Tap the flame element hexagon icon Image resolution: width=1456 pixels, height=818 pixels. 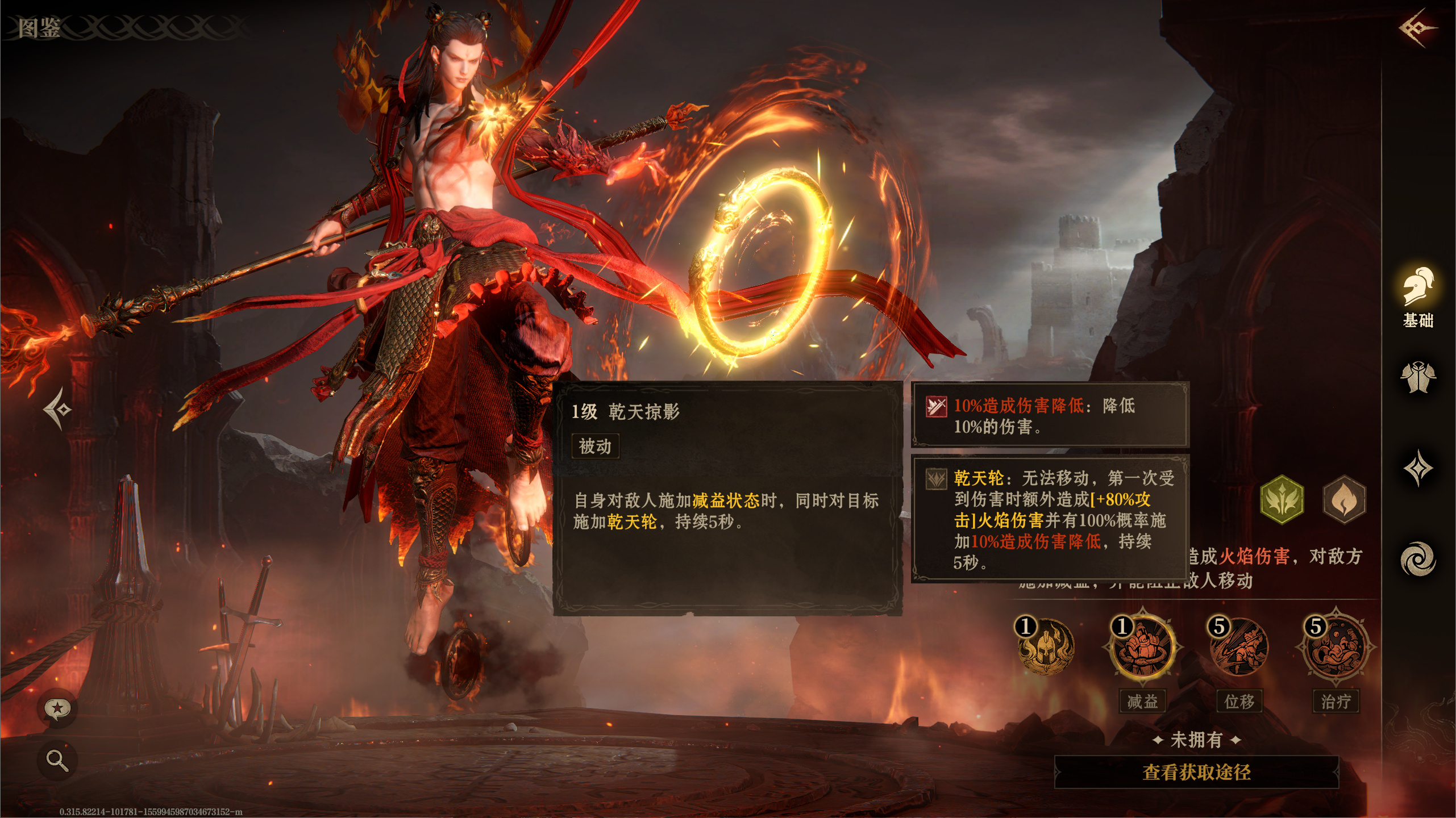coord(1344,500)
